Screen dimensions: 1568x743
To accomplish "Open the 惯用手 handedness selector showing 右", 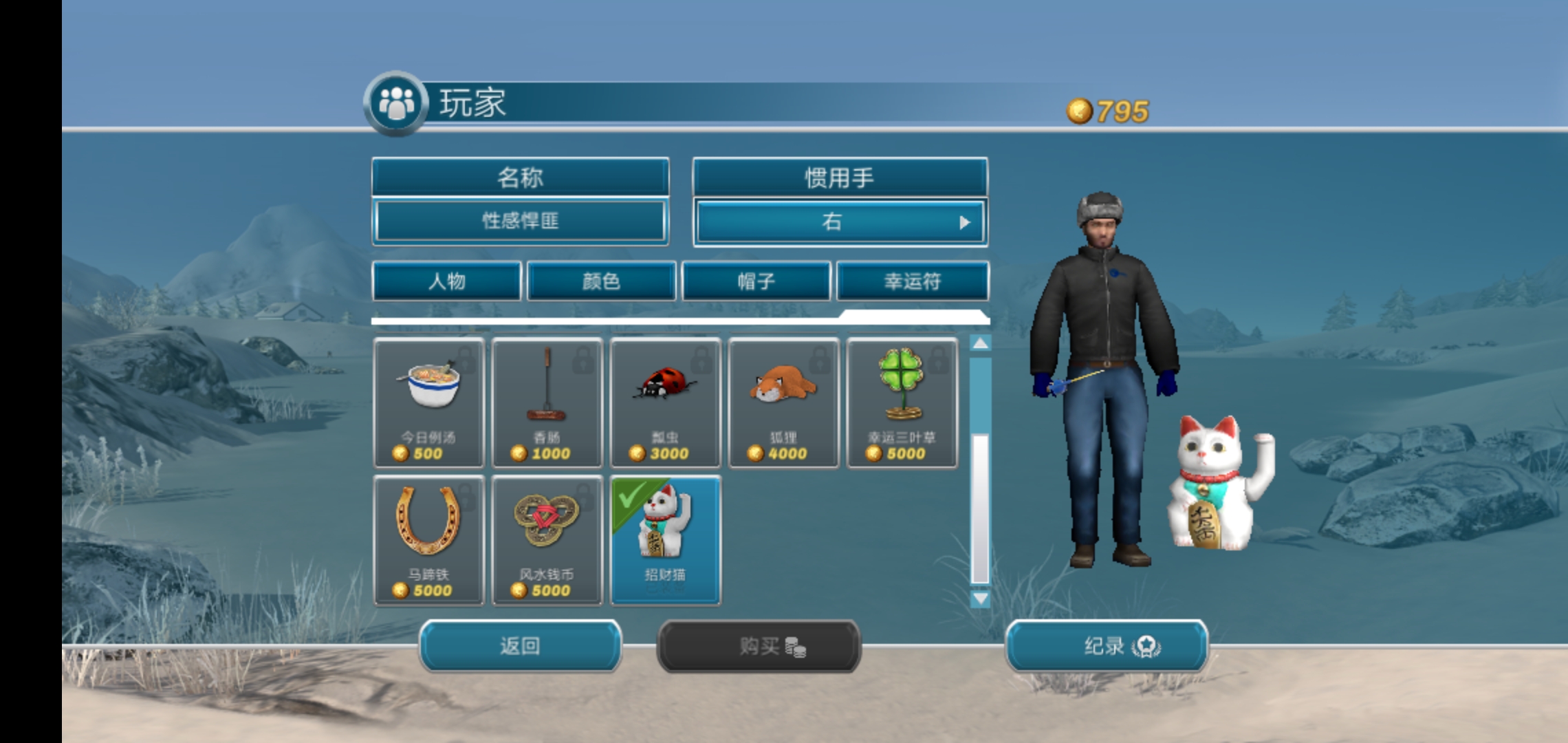I will tap(839, 220).
